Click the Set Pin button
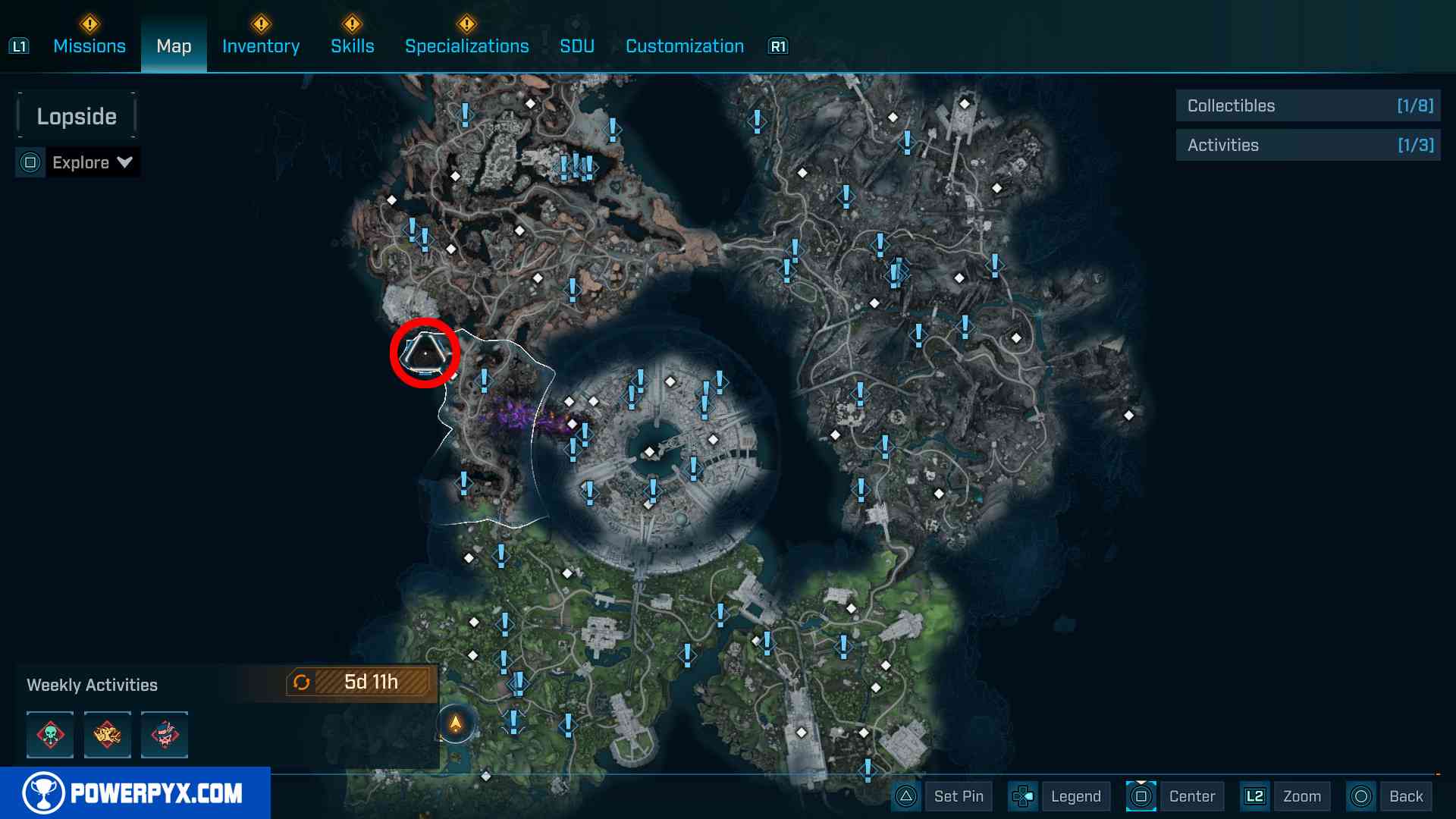The height and width of the screenshot is (819, 1456). coord(943,796)
